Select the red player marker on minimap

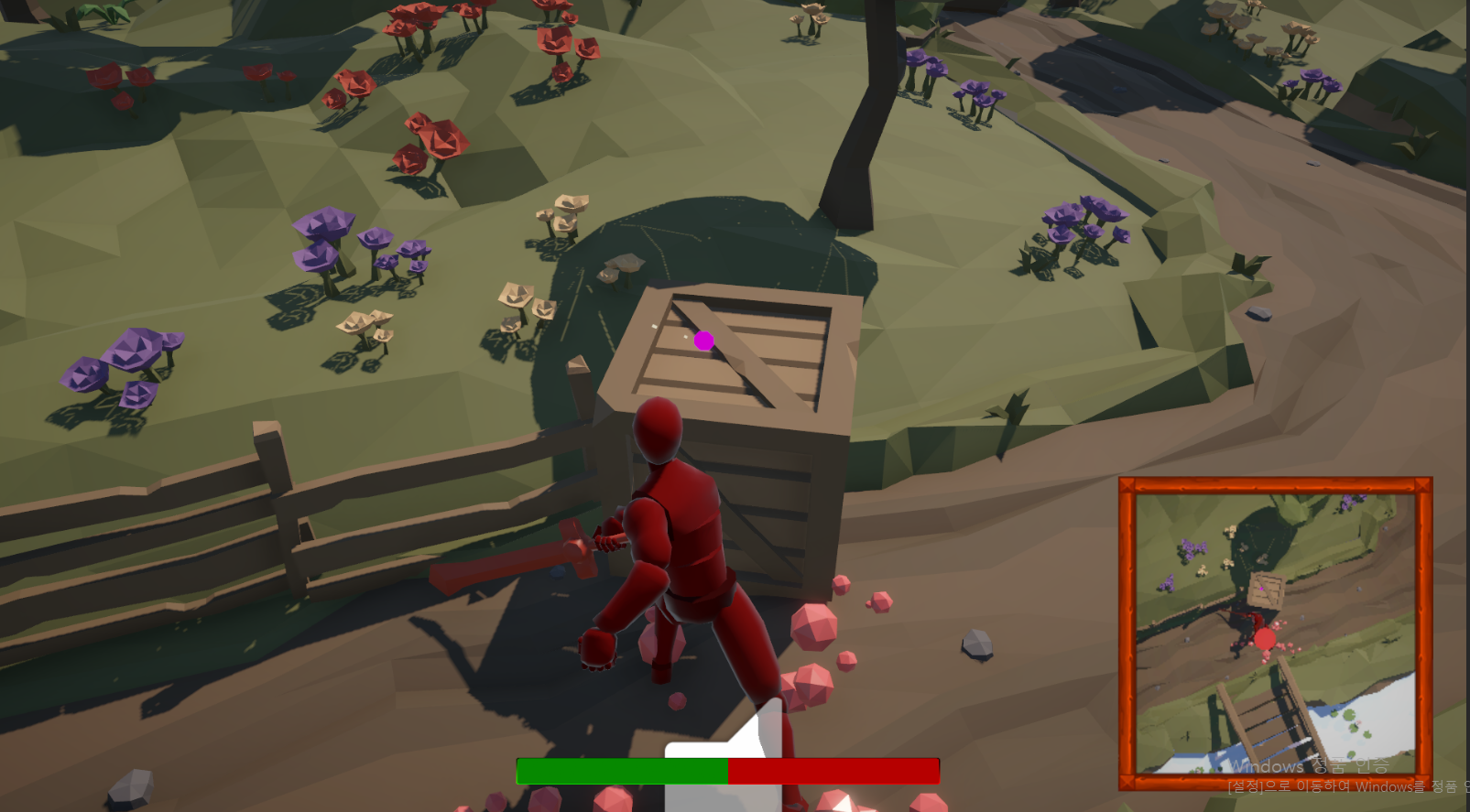click(1265, 639)
